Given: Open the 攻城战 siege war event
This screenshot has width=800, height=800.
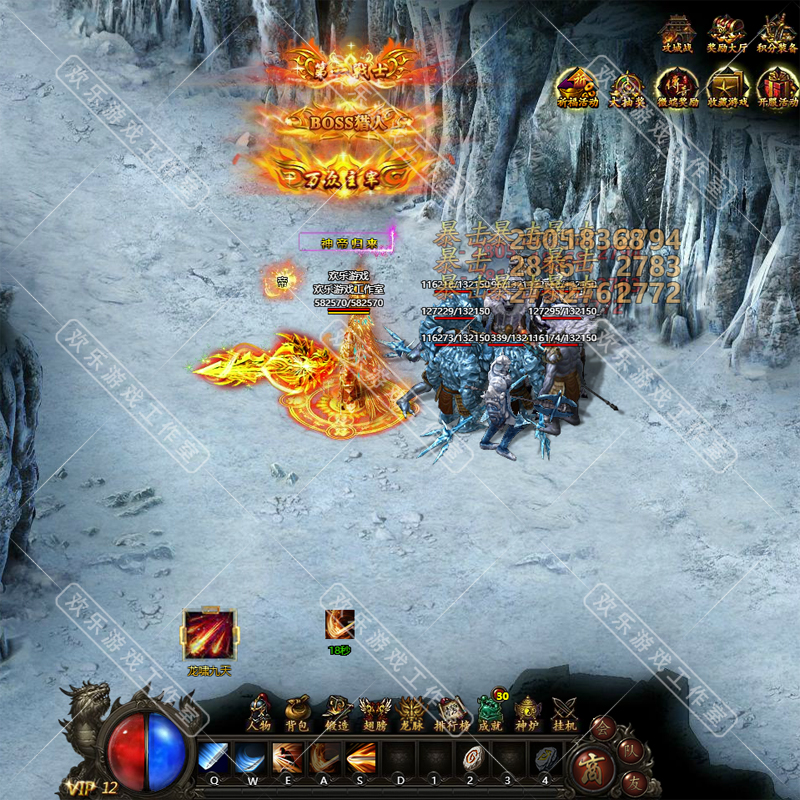Looking at the screenshot, I should point(677,32).
